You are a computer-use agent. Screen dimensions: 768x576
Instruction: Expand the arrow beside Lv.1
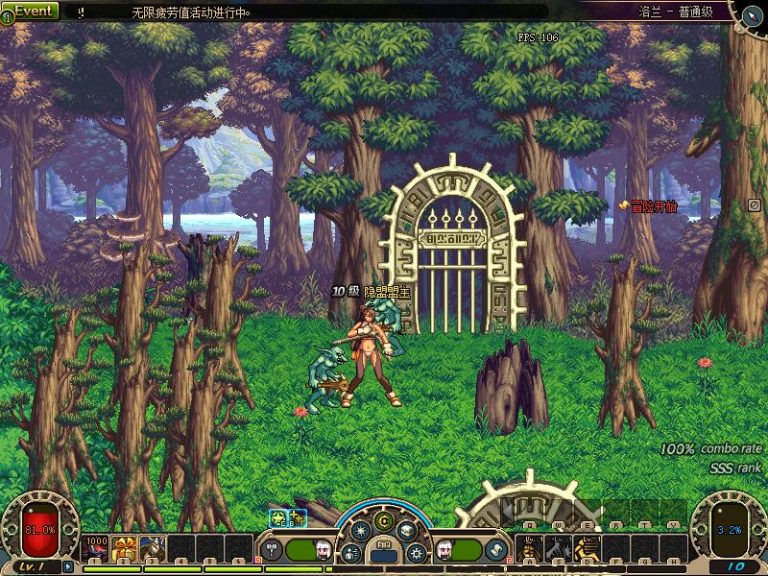pyautogui.click(x=67, y=566)
